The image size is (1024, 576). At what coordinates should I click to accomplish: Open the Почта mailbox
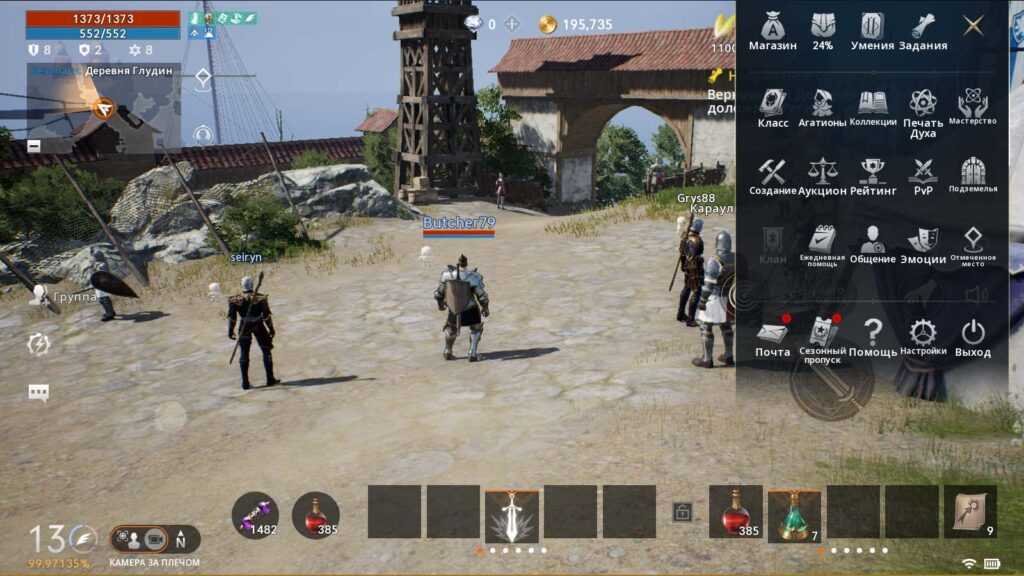click(x=772, y=338)
